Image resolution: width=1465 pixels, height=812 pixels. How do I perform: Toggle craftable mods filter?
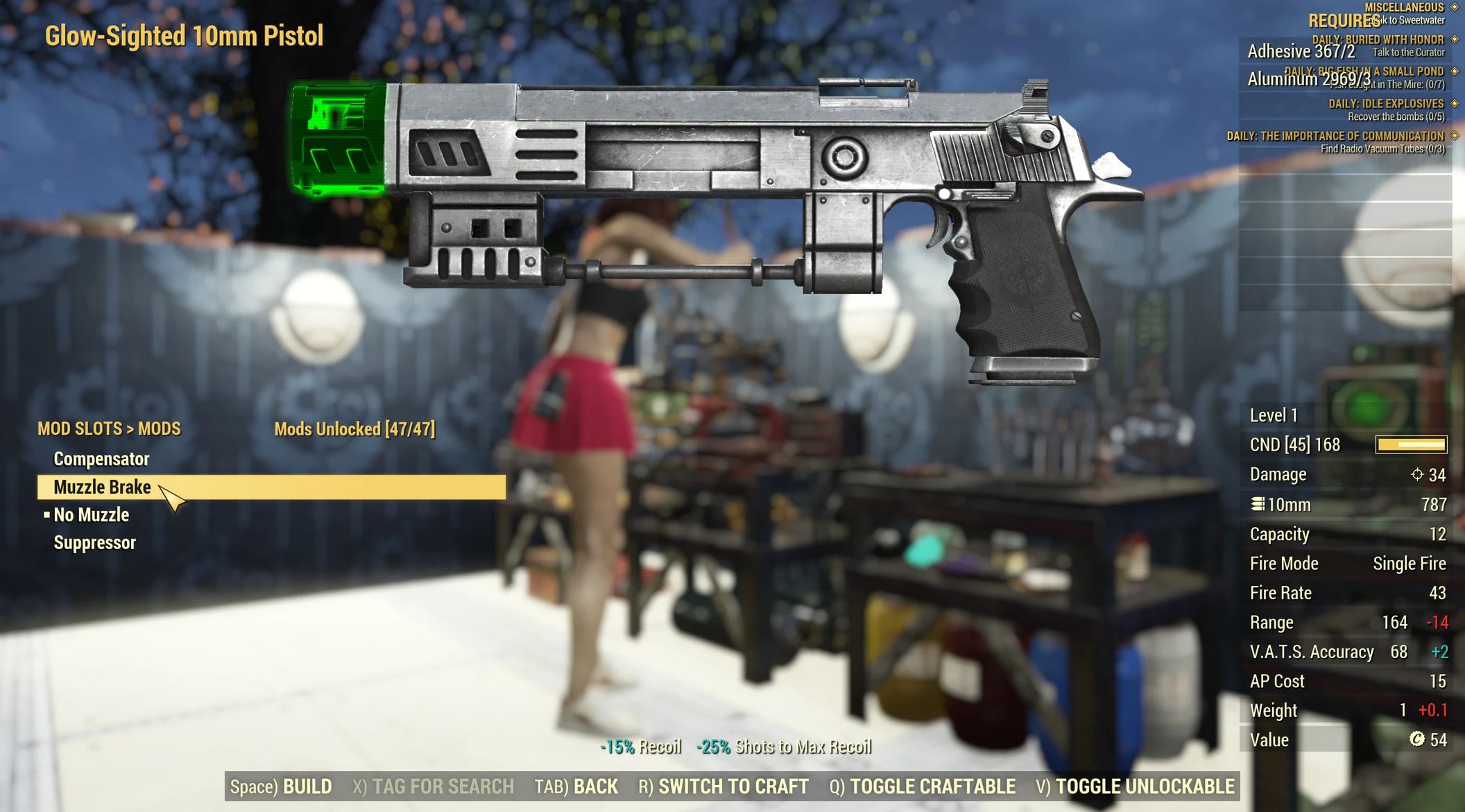923,786
